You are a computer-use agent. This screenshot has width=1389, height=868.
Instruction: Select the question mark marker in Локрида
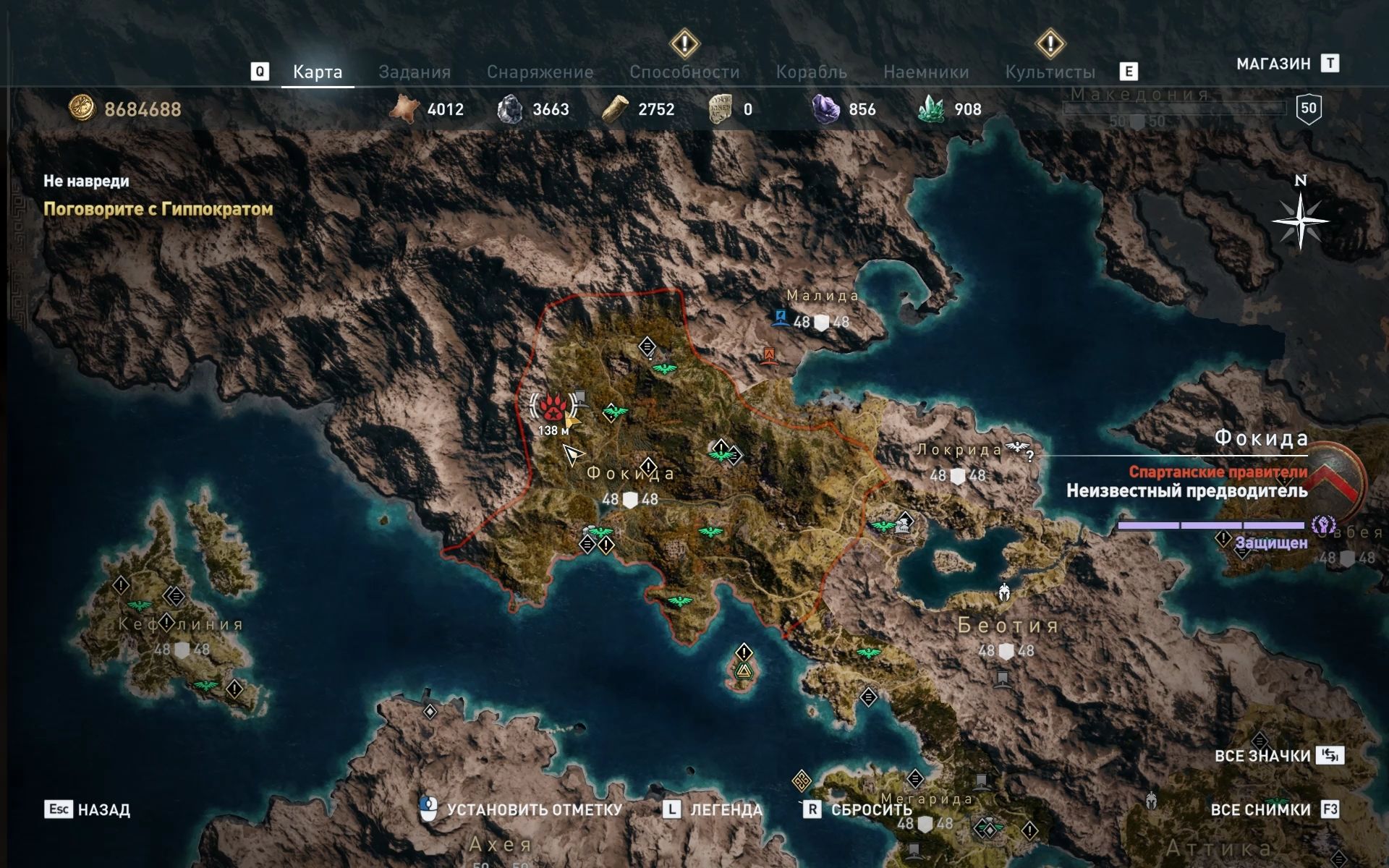1029,455
